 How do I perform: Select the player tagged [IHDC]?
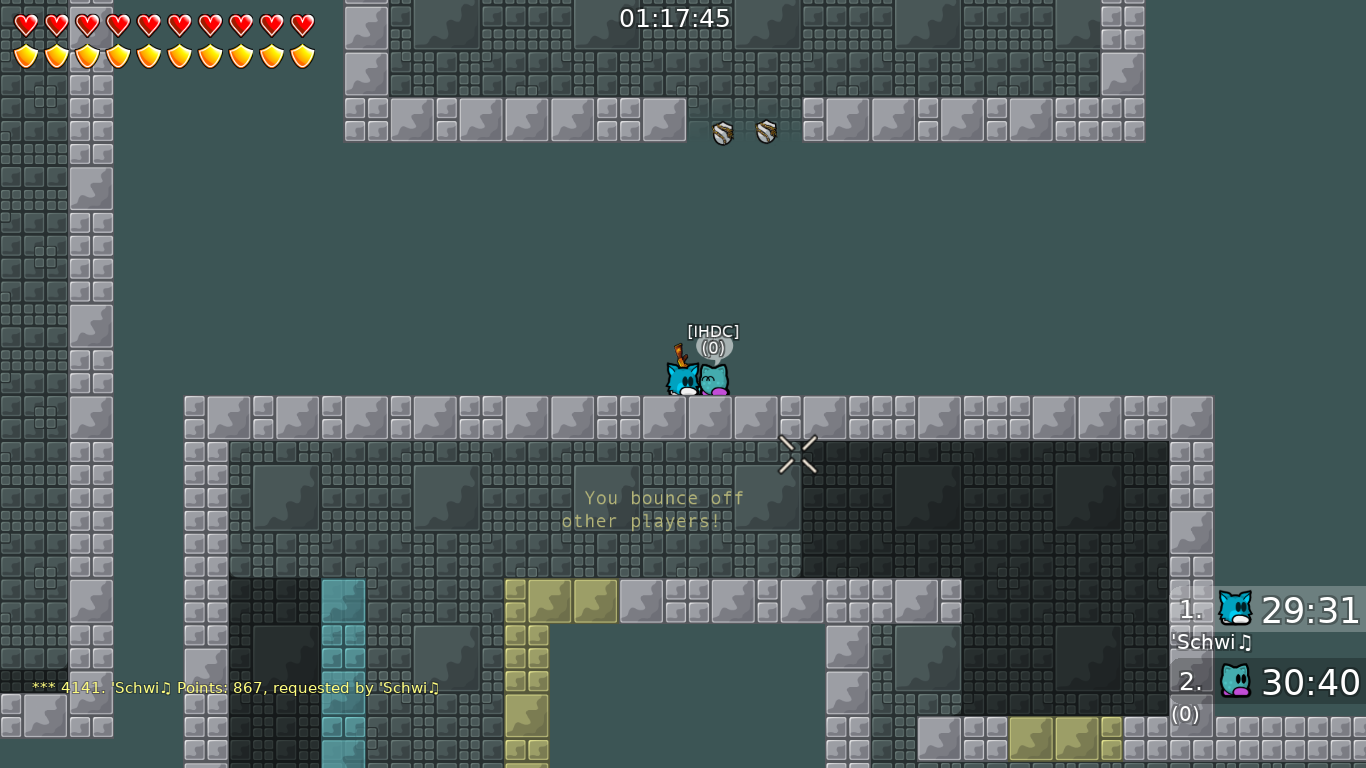(681, 378)
